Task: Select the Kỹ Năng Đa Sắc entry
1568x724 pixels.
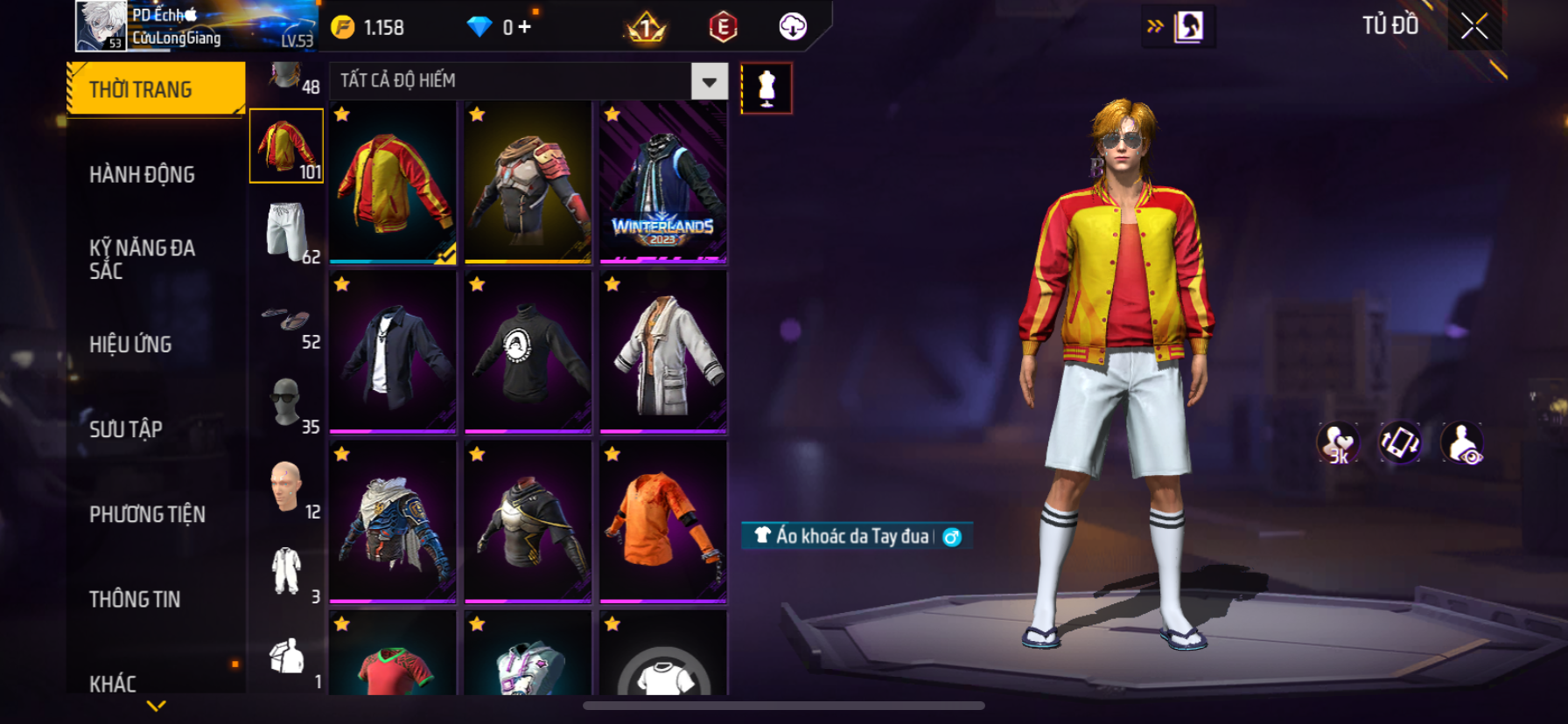Action: (142, 259)
